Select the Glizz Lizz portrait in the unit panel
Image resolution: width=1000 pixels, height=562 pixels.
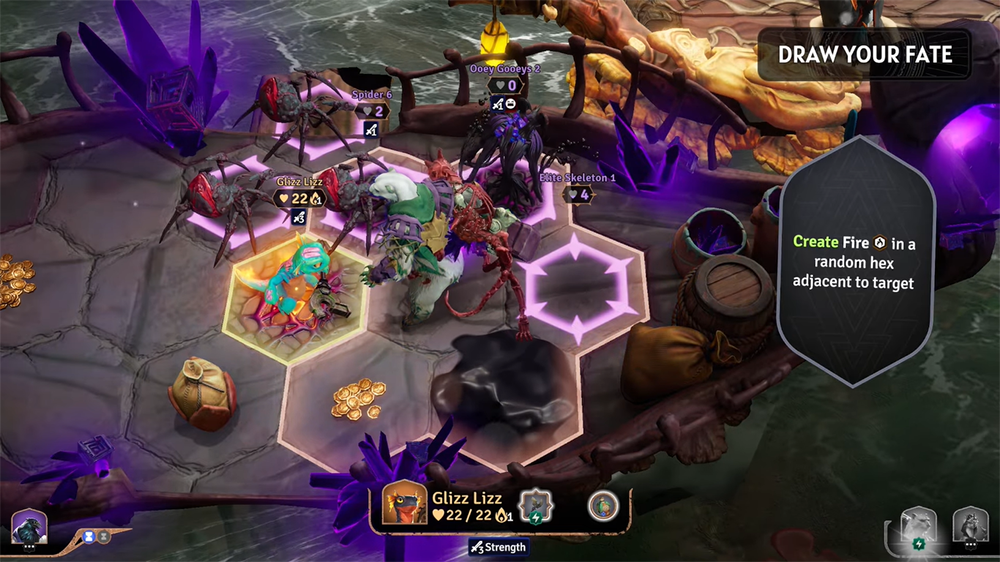coord(404,507)
